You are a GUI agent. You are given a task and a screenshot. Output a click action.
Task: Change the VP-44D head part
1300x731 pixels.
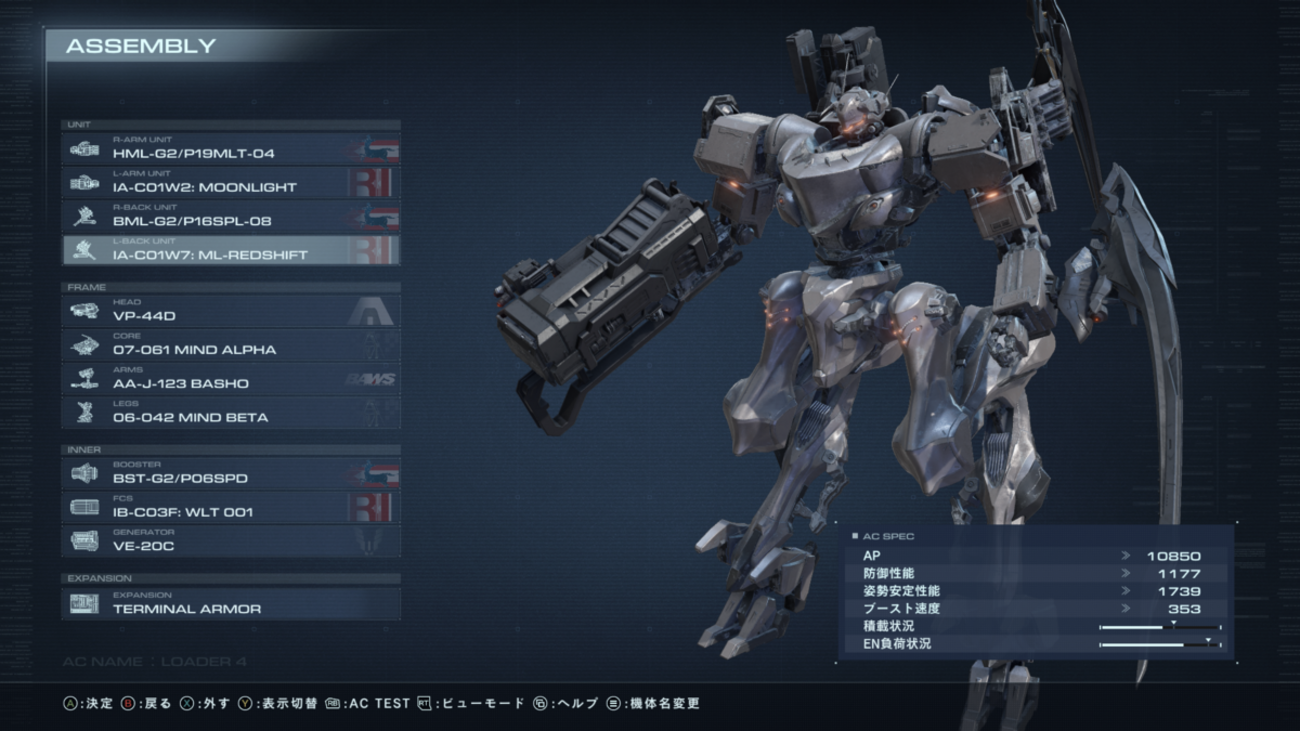[x=231, y=312]
